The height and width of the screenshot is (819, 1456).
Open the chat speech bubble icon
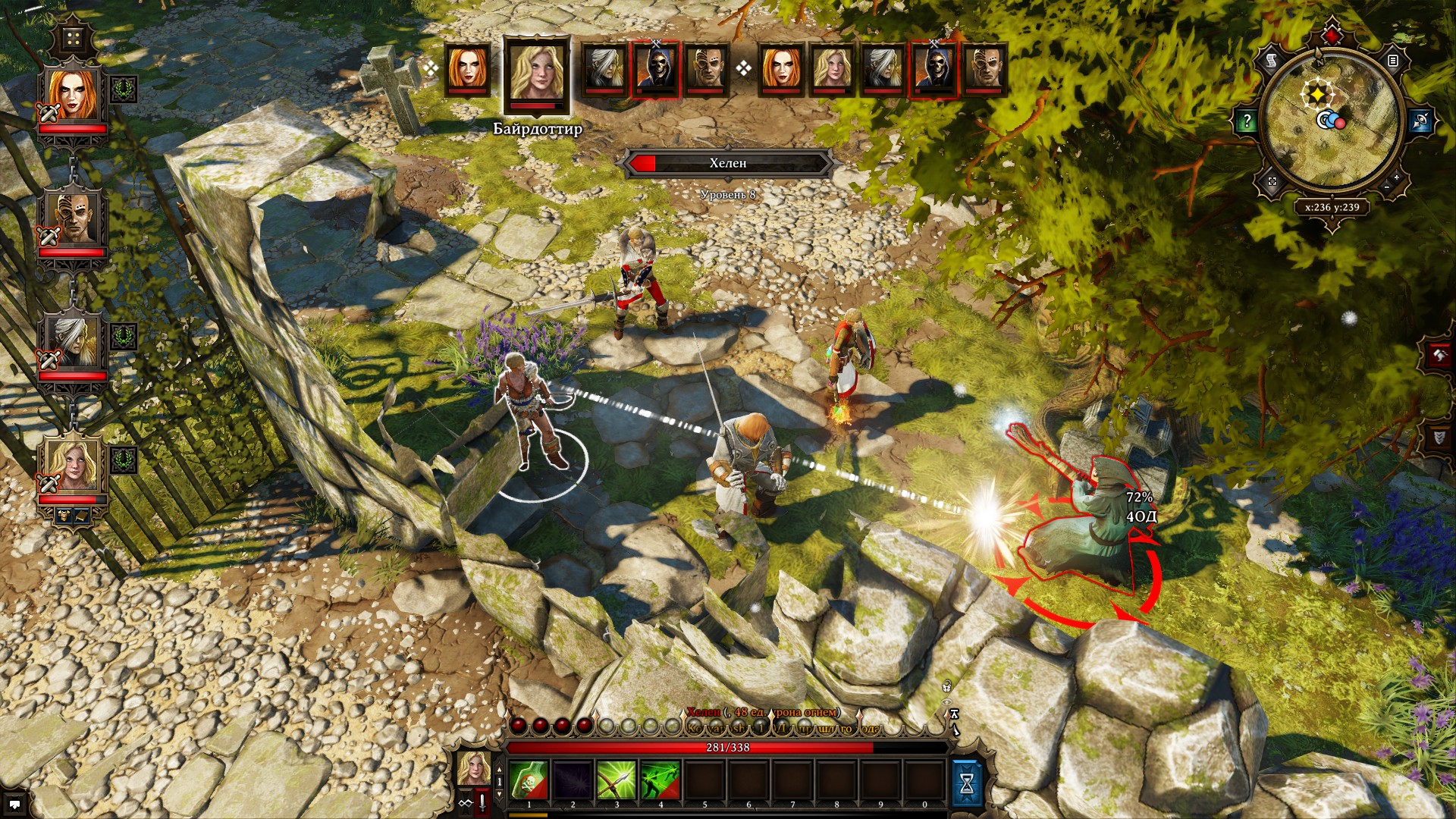coord(14,804)
